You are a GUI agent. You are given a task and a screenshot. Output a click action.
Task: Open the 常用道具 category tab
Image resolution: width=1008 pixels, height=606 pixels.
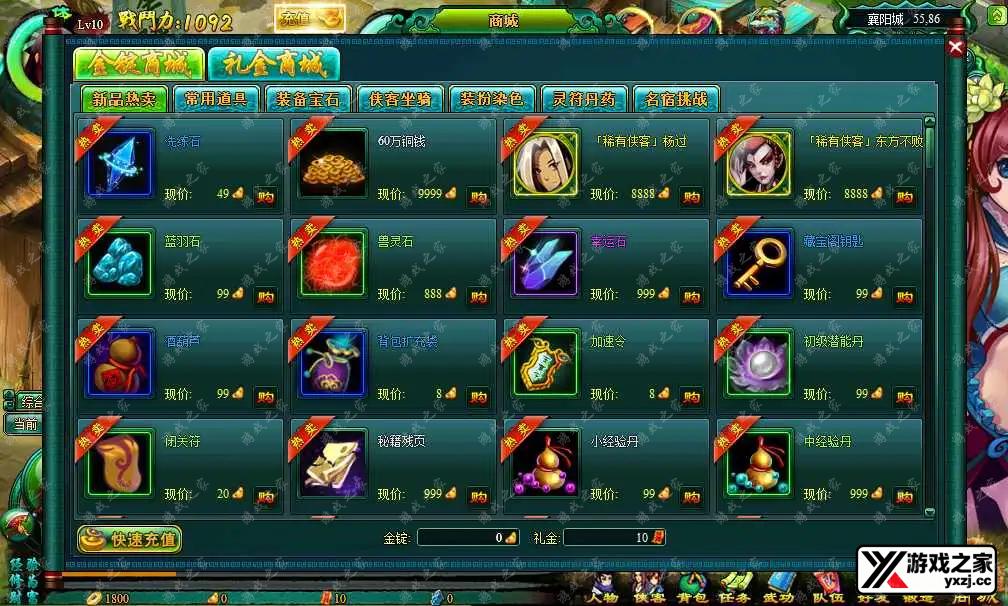(x=216, y=99)
